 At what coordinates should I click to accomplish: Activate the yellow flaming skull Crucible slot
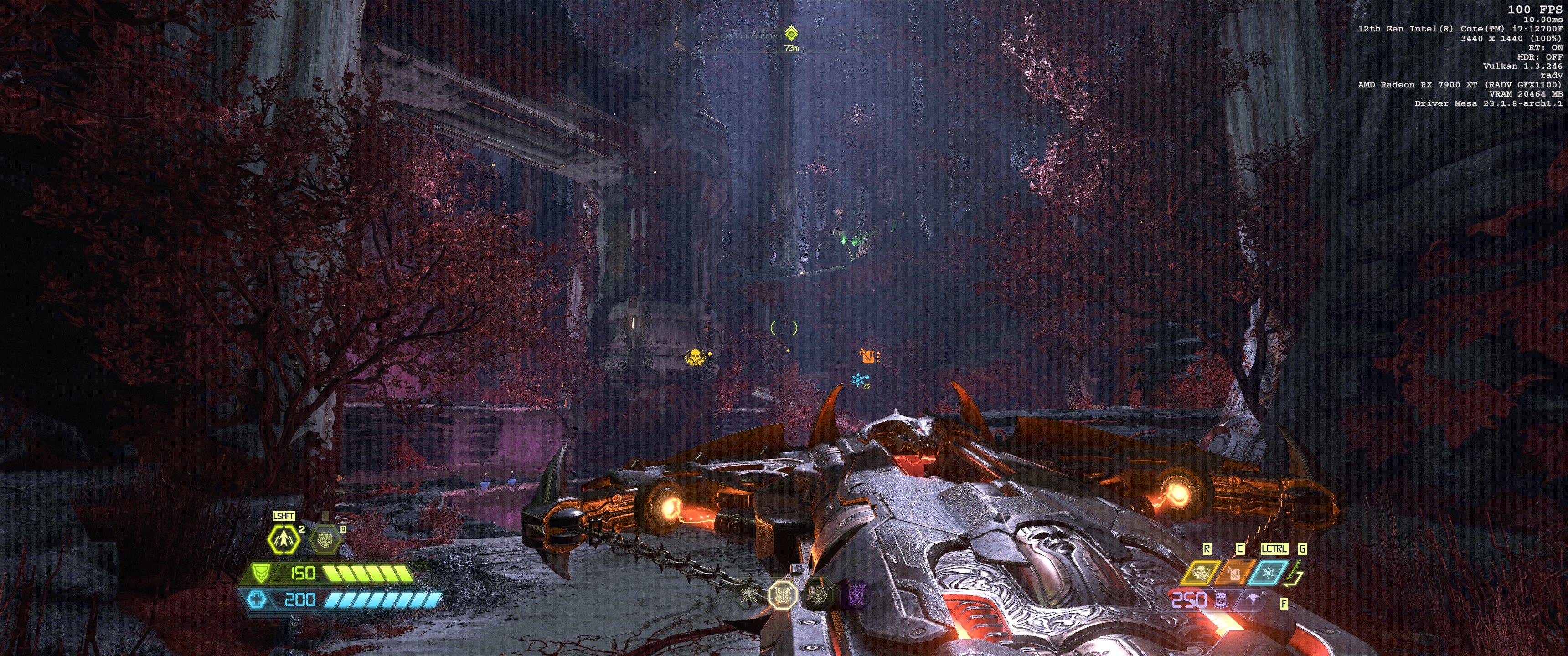click(1200, 573)
